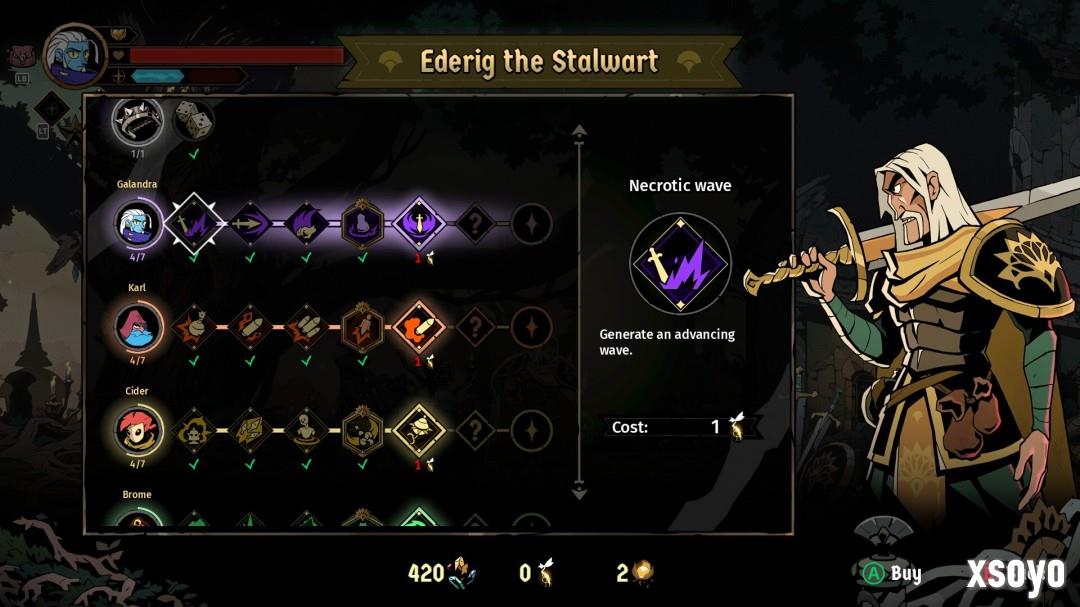Pick Cider's glowing yellow skill costing 1

click(x=418, y=431)
